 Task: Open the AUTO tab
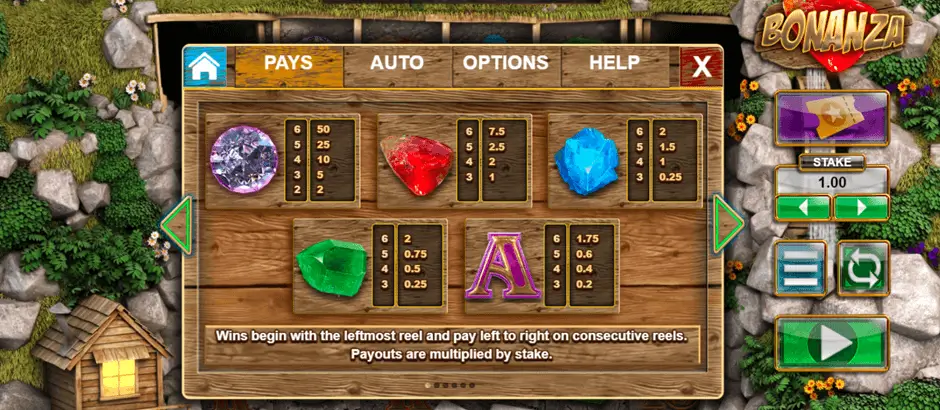397,64
